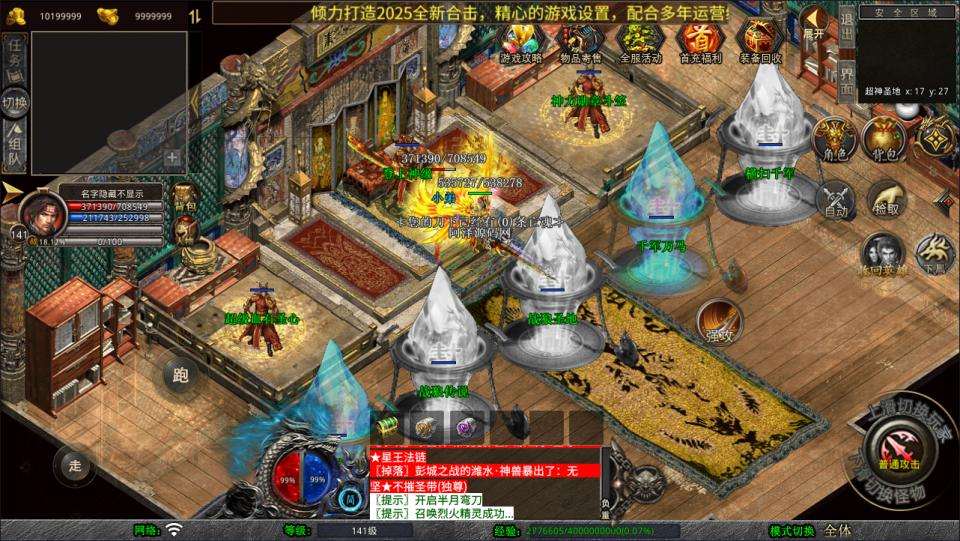The height and width of the screenshot is (541, 960).
Task: Switch to 走 walk movement mode
Action: click(74, 464)
